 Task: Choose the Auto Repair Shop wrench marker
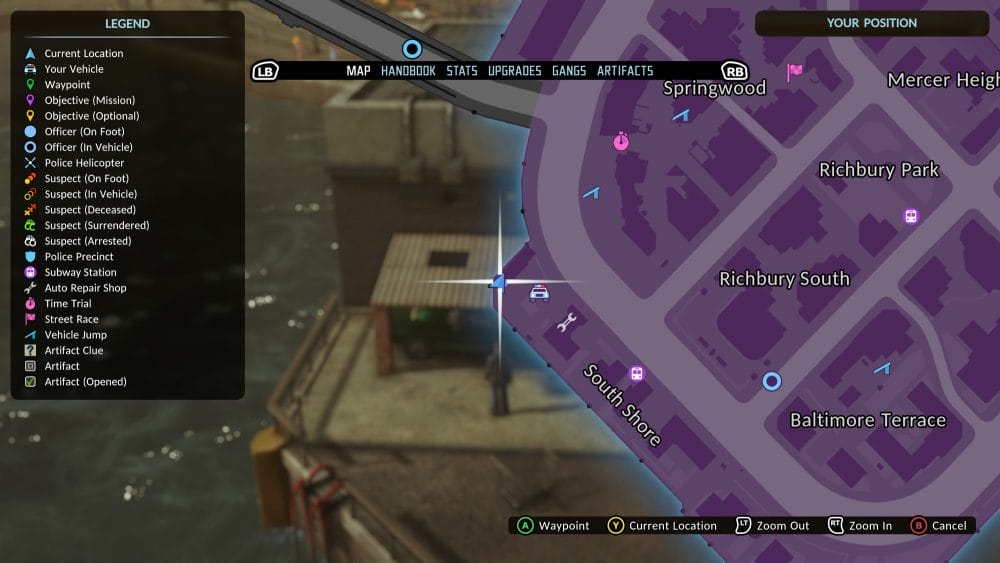click(567, 322)
